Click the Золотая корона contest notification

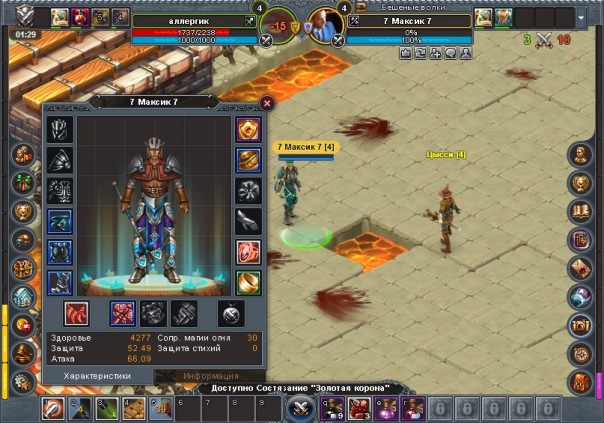301,388
